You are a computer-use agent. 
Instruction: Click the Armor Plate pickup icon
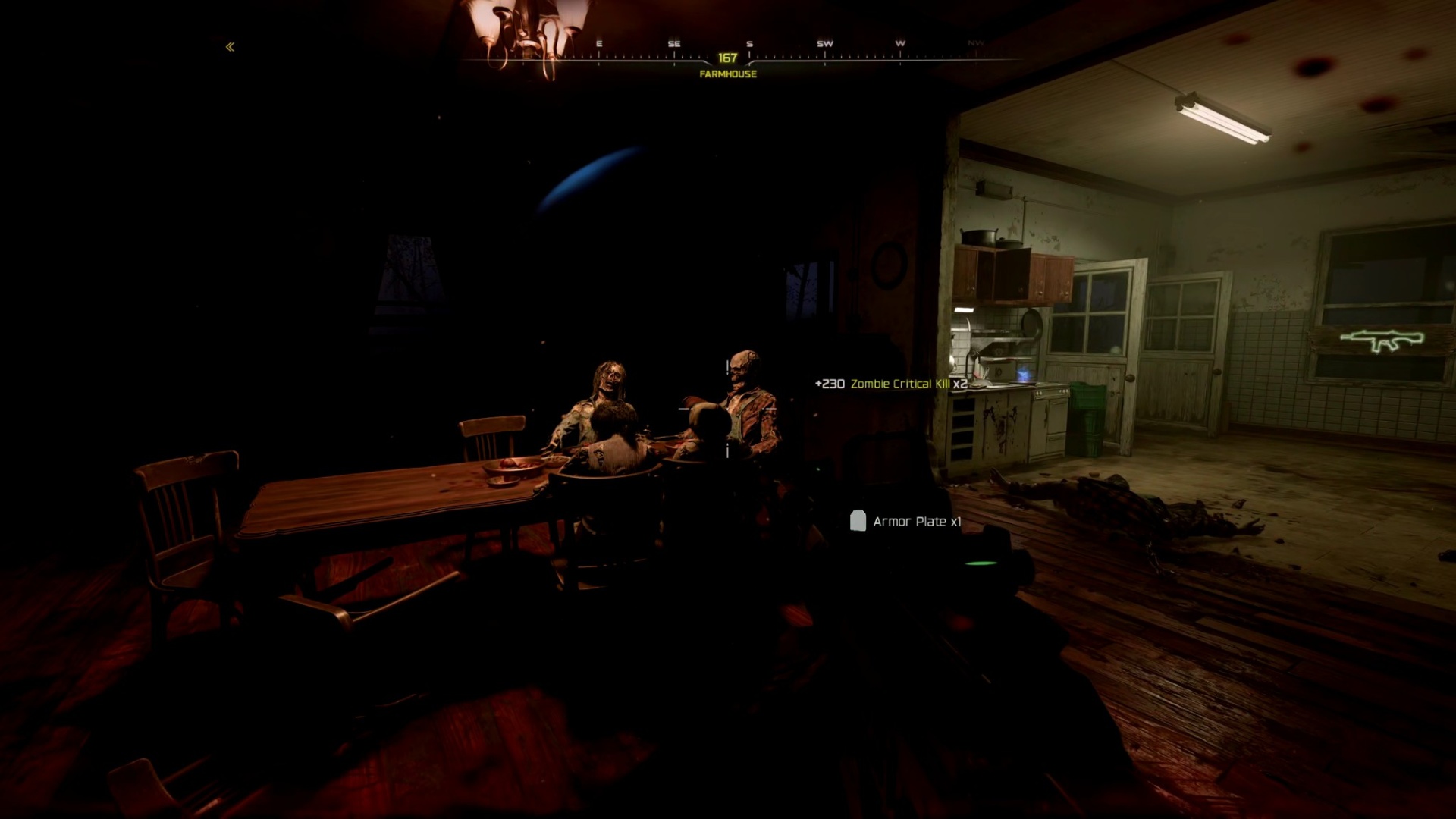(x=859, y=521)
